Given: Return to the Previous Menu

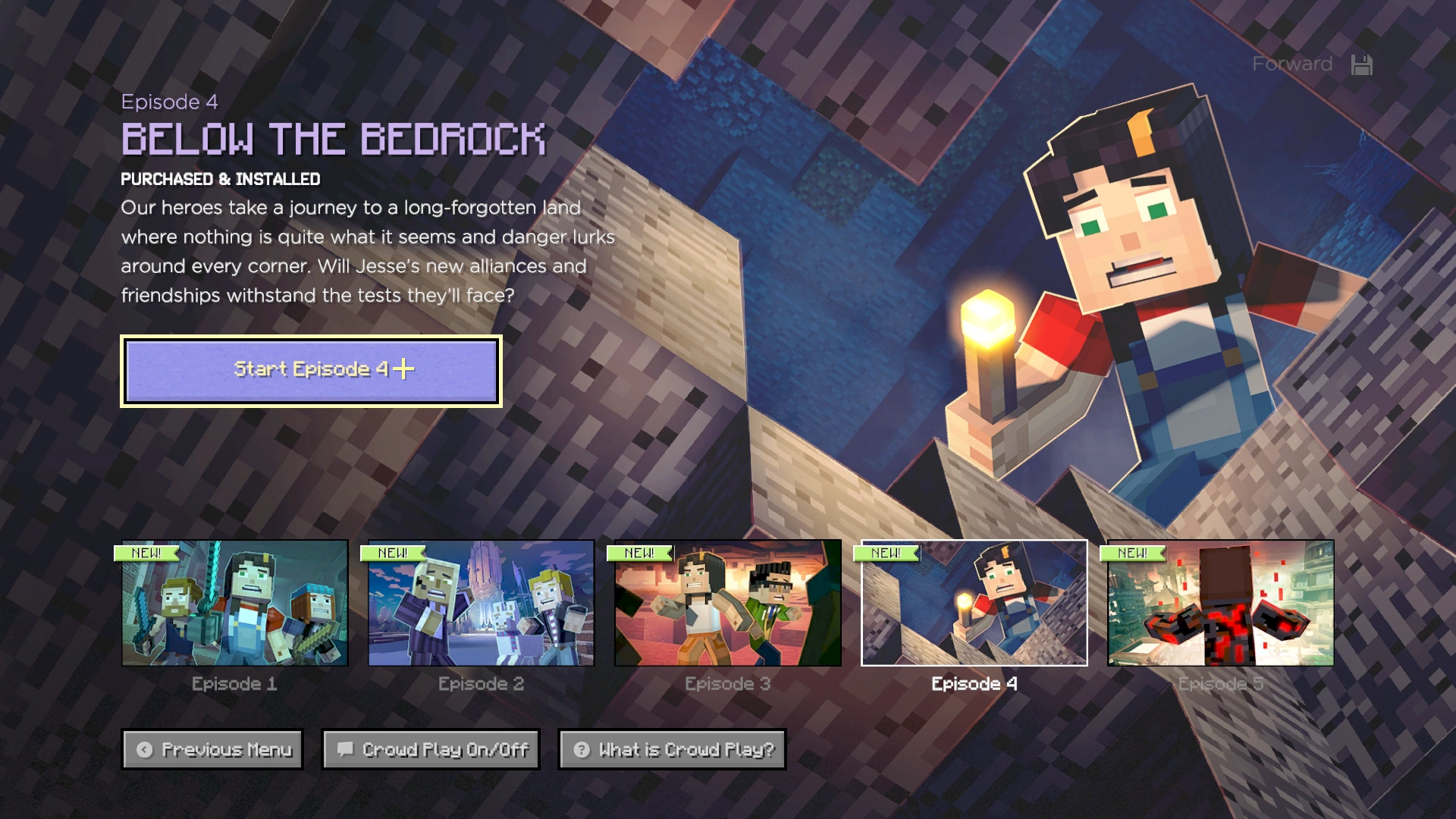Looking at the screenshot, I should [x=212, y=750].
